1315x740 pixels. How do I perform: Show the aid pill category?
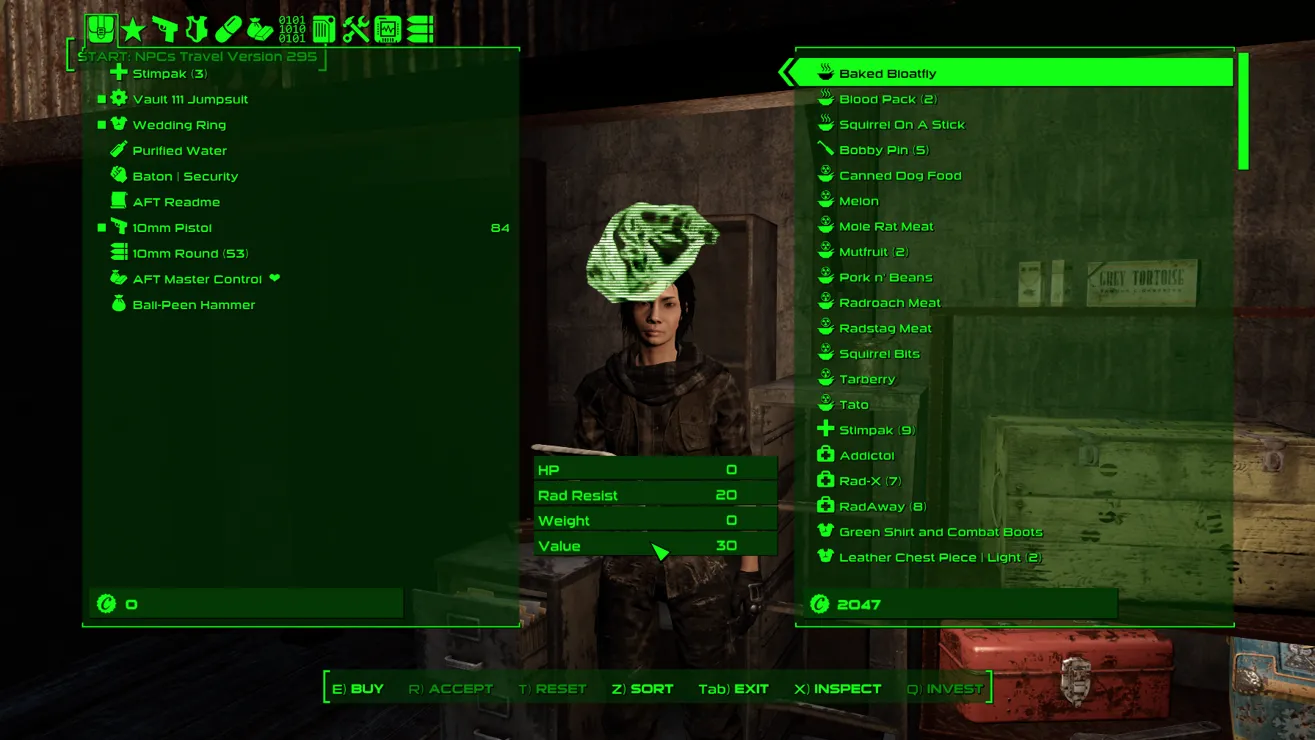pyautogui.click(x=228, y=29)
